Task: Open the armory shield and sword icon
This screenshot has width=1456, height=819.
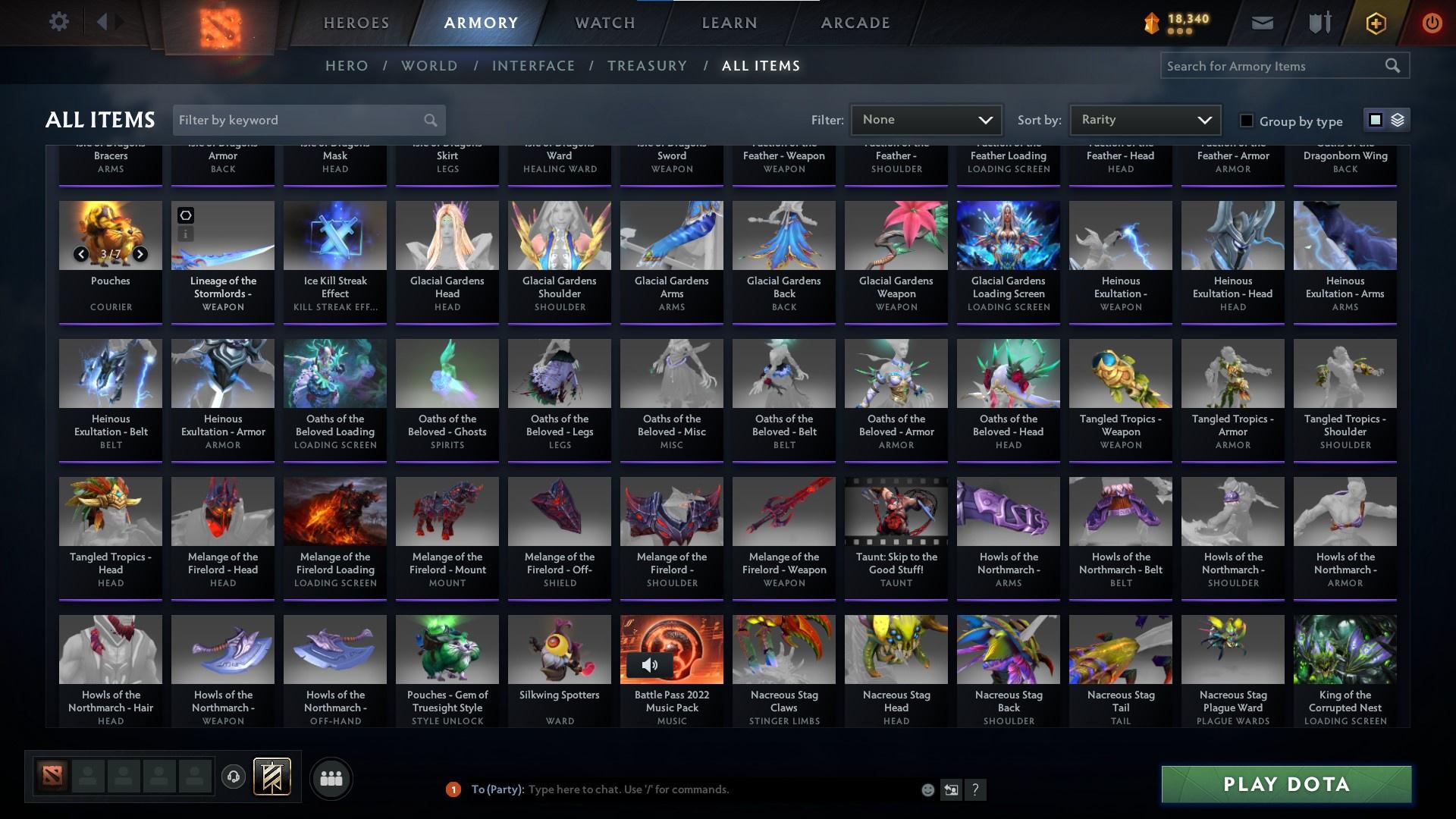Action: (x=1318, y=23)
